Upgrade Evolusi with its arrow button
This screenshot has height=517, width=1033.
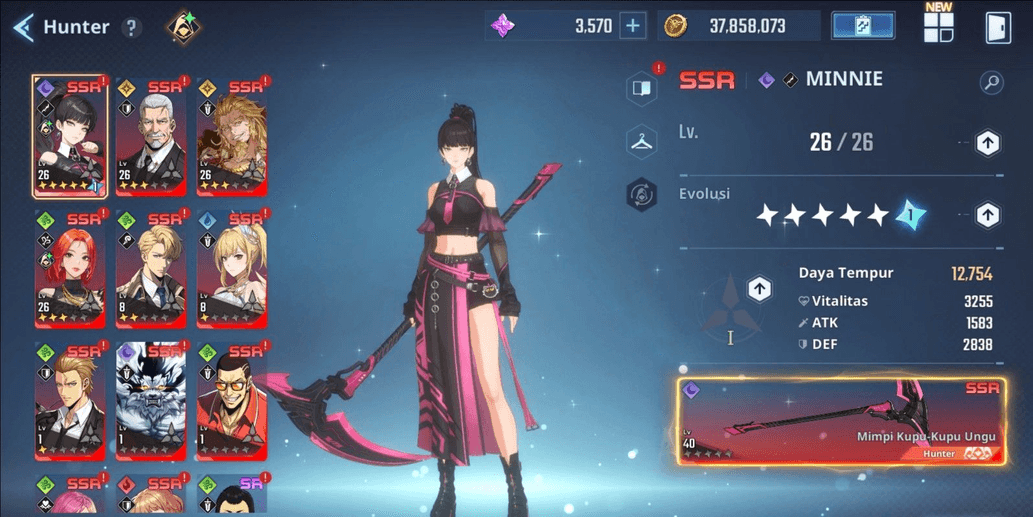987,215
